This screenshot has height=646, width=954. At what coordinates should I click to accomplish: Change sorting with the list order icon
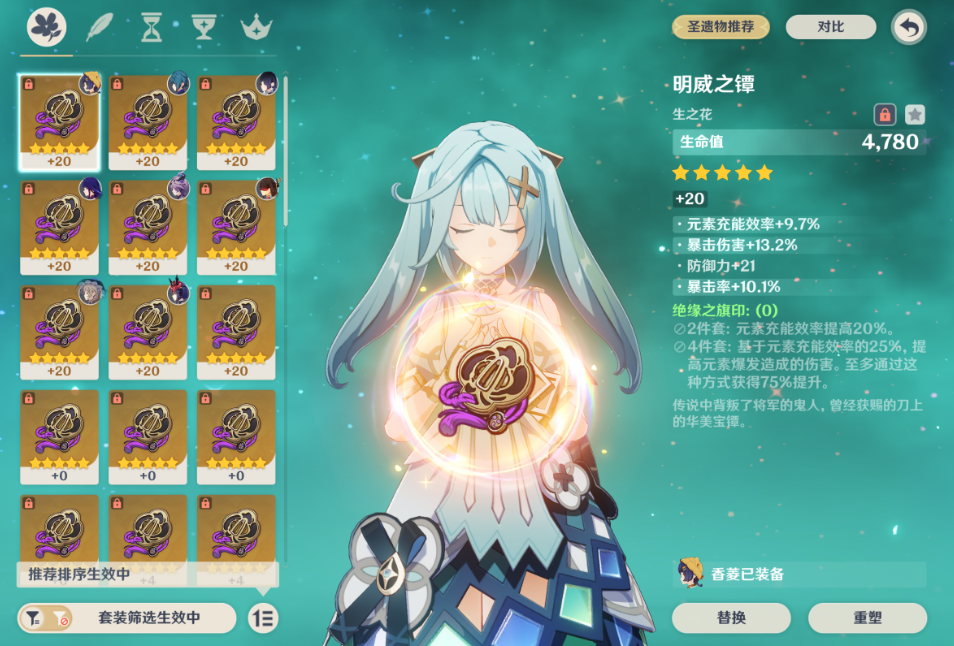coord(263,618)
